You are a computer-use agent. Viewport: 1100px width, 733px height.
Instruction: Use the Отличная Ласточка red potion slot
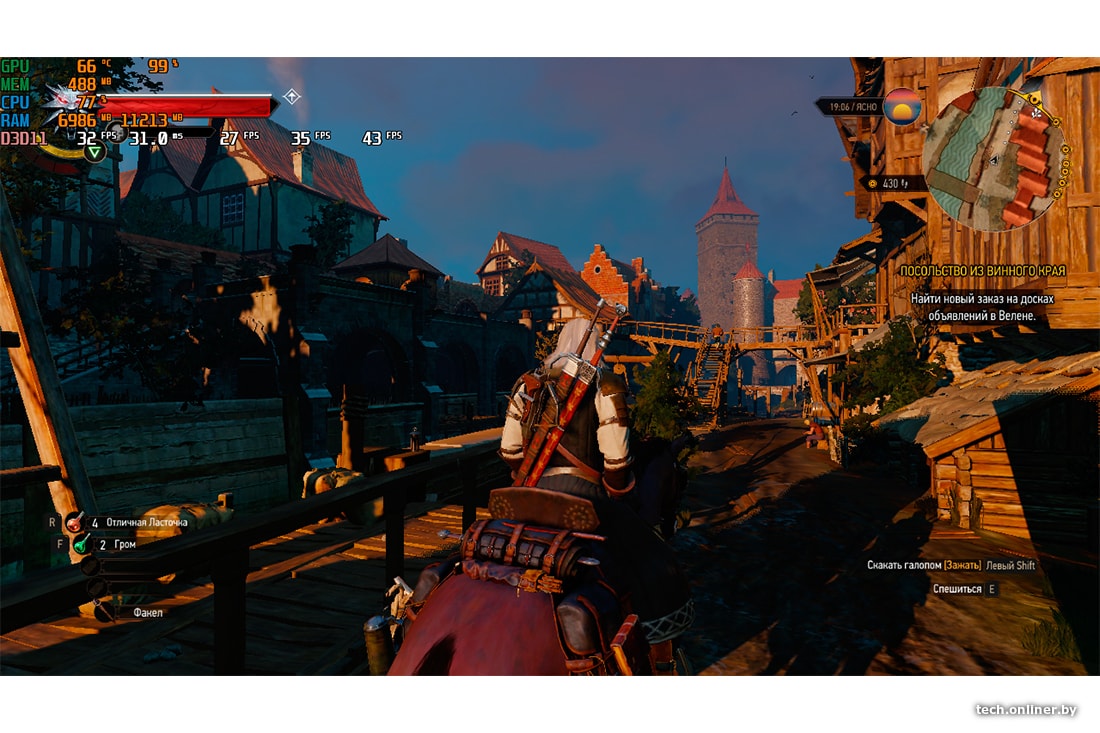pyautogui.click(x=75, y=522)
